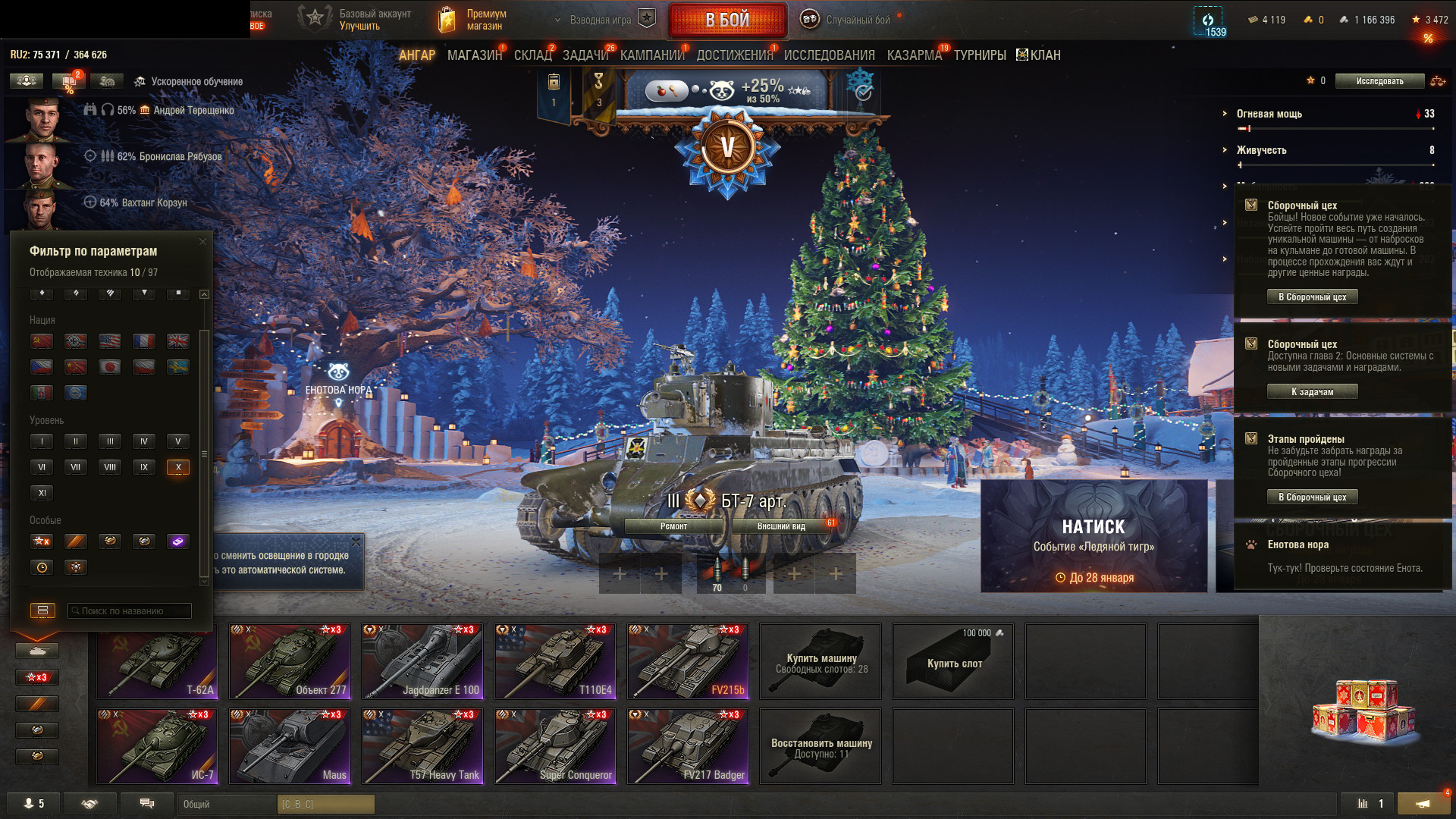Toggle the tier X level filter
This screenshot has width=1456, height=819.
(178, 467)
